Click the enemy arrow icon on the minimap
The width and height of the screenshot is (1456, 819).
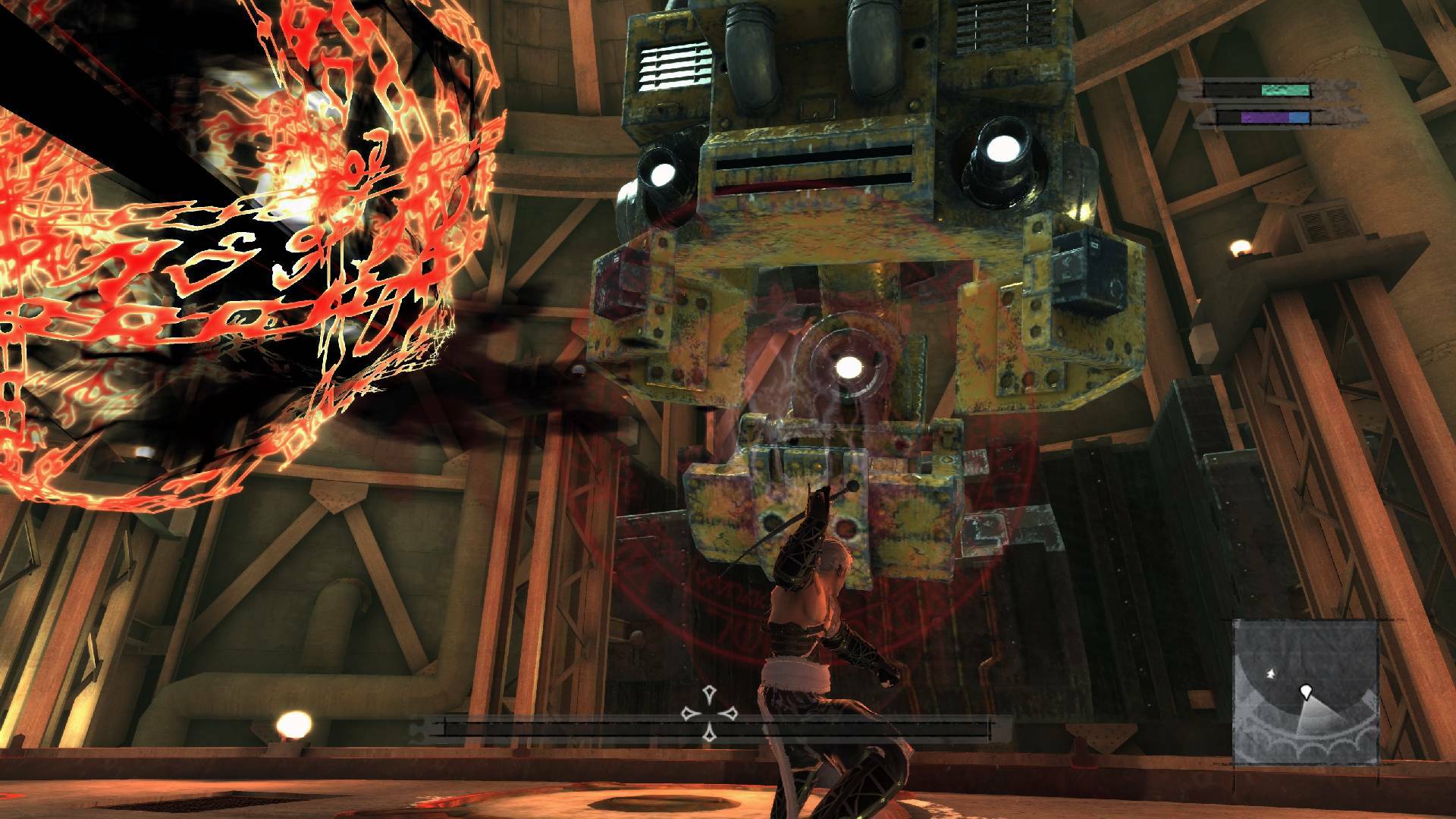pos(1271,673)
